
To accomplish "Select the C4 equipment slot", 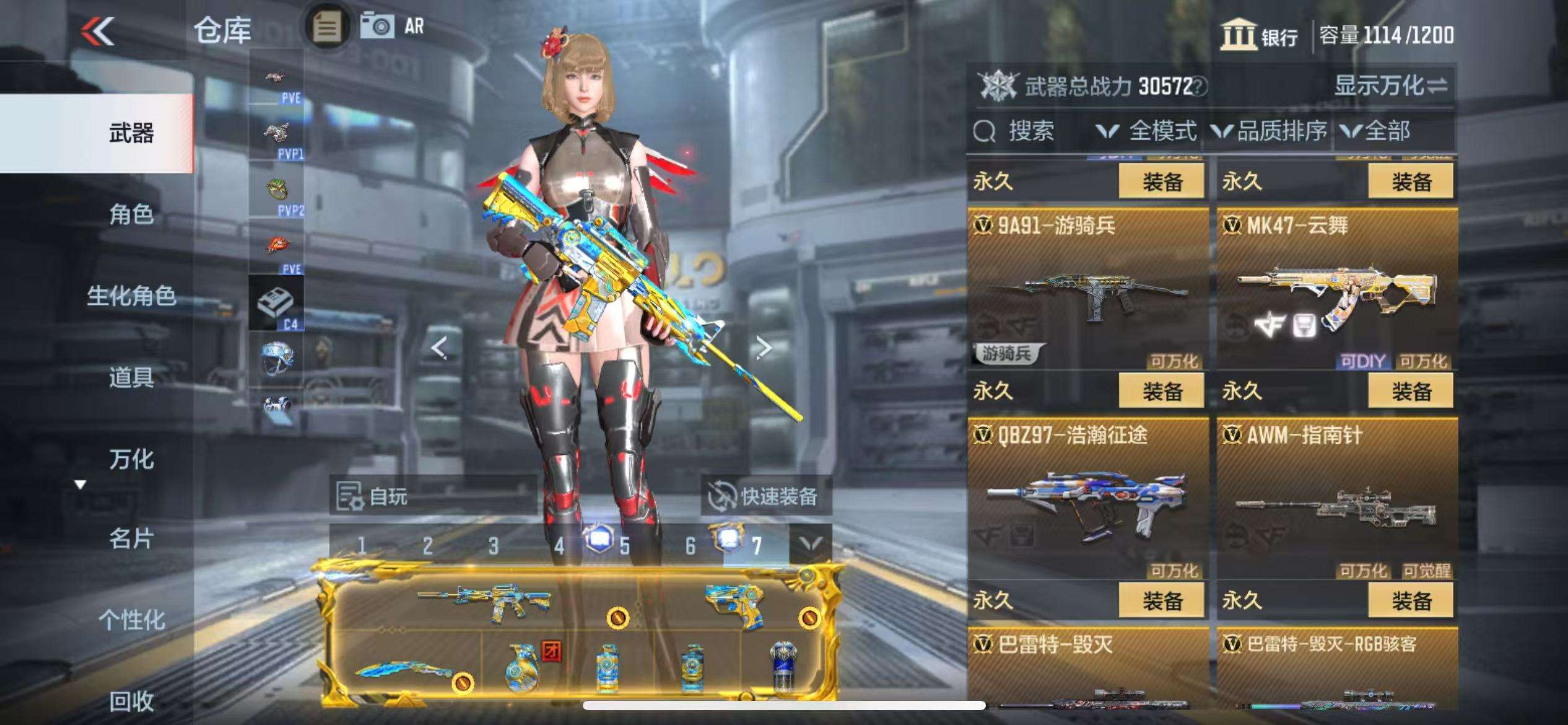I will pos(276,304).
